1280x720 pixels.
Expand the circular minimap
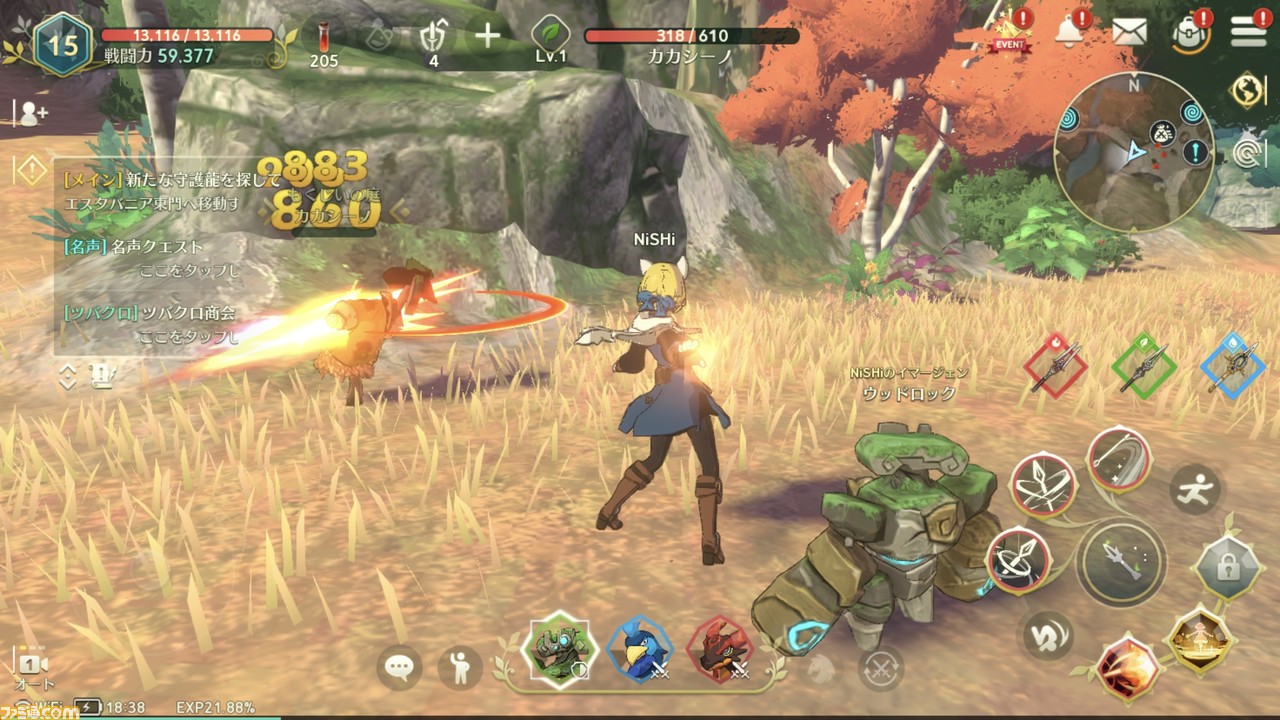pos(1133,151)
